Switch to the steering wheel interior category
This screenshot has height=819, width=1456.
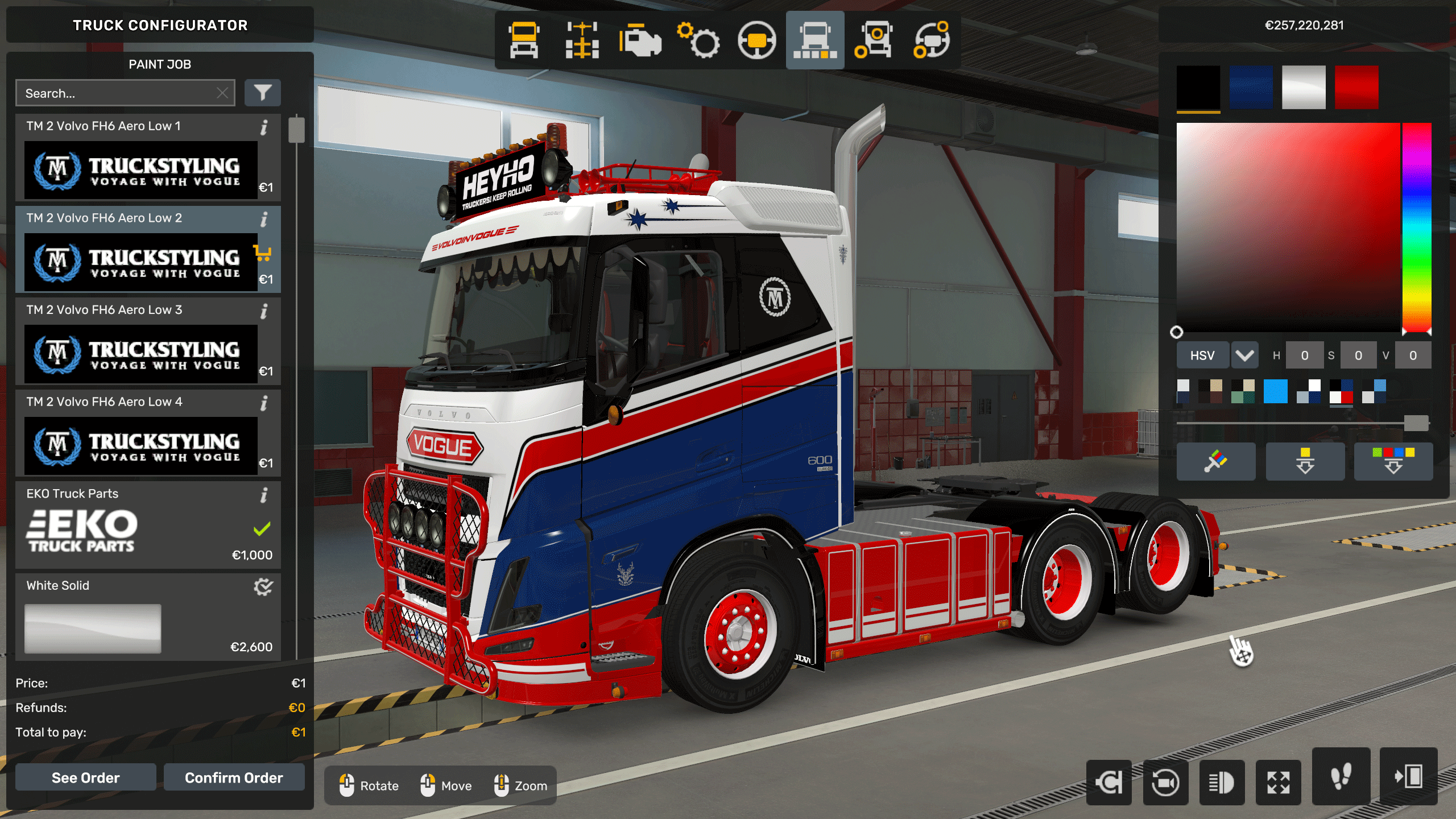(x=756, y=40)
